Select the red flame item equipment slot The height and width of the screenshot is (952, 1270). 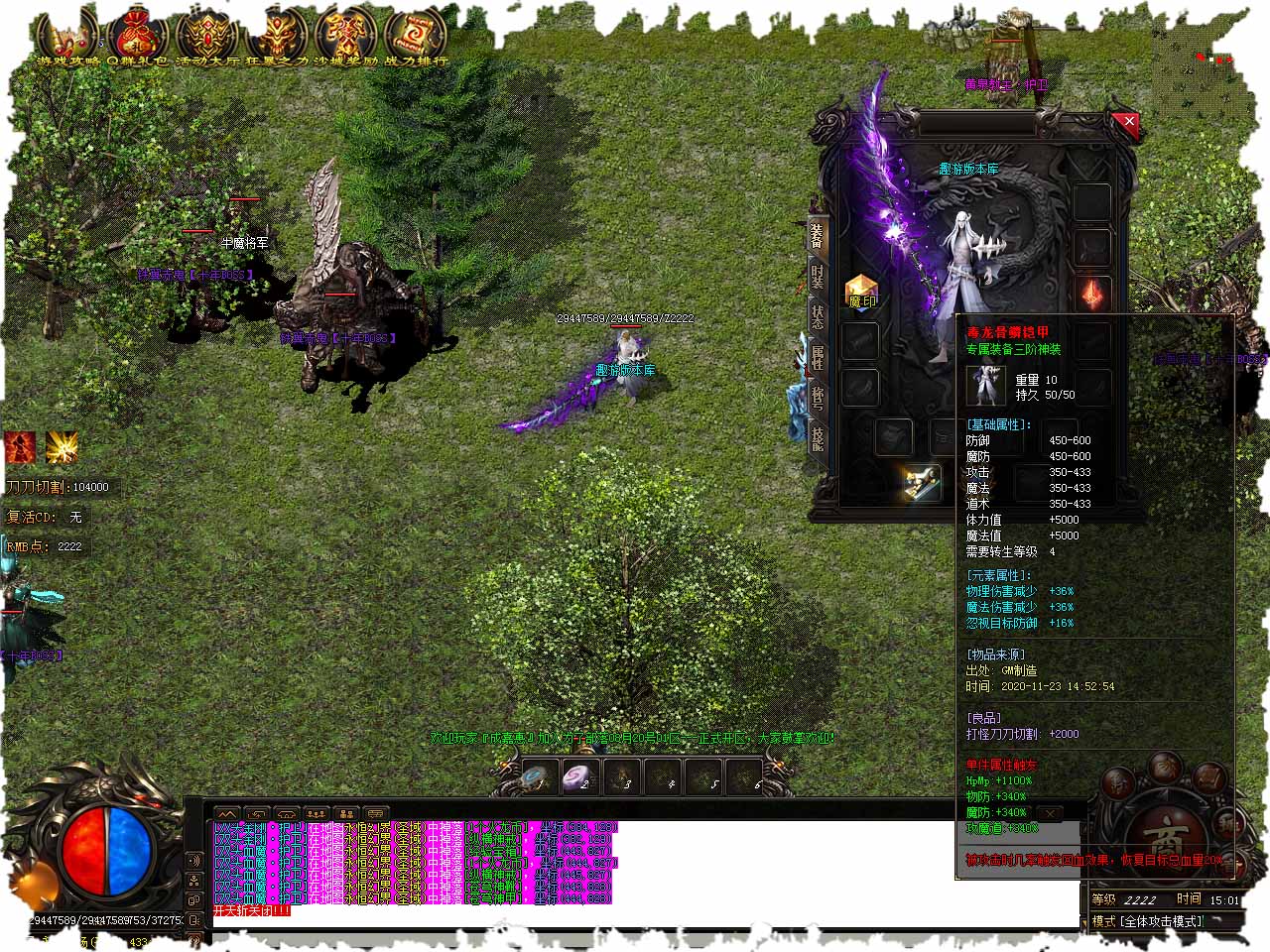(1092, 294)
